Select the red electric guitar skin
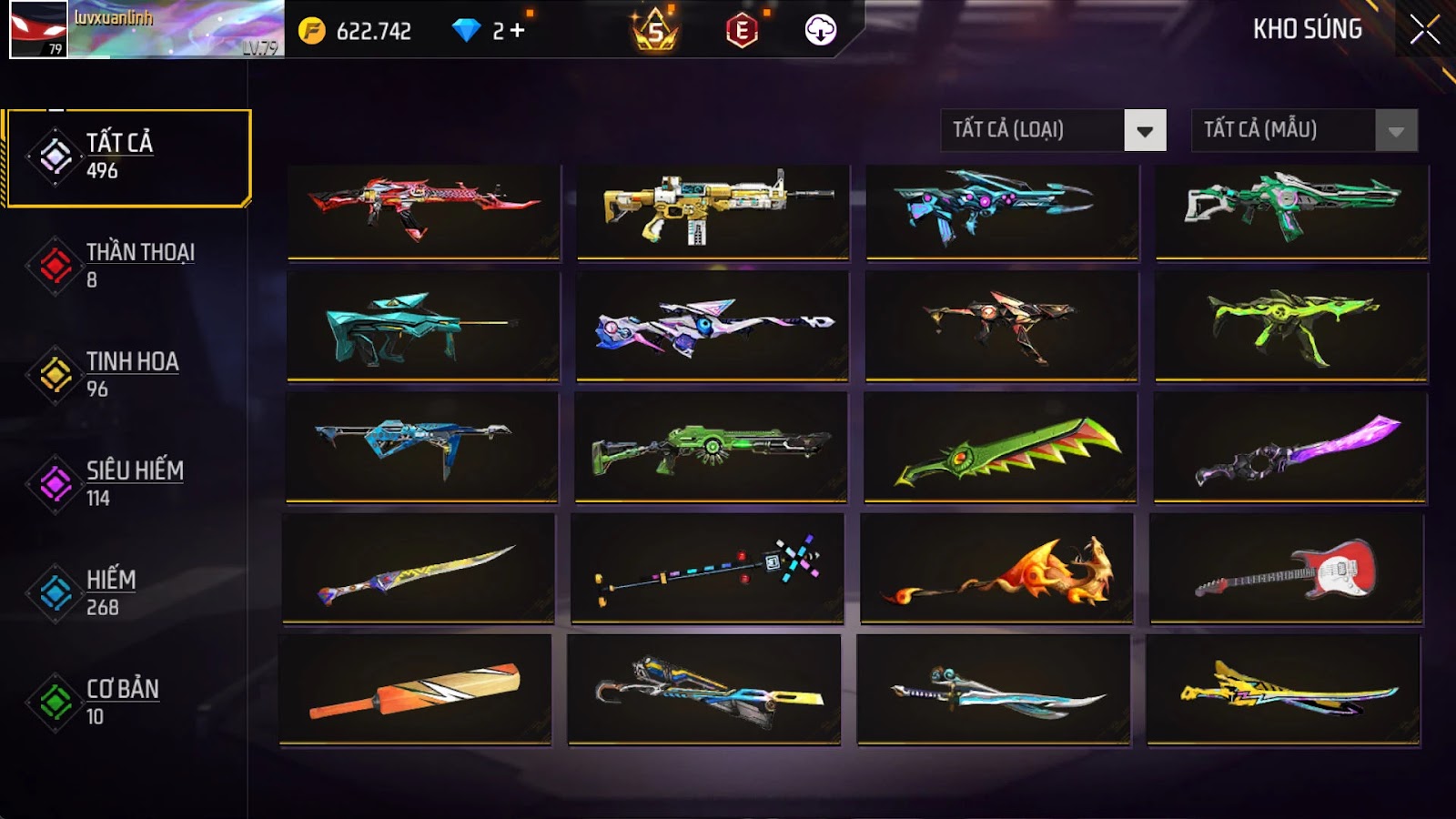 click(x=1287, y=569)
